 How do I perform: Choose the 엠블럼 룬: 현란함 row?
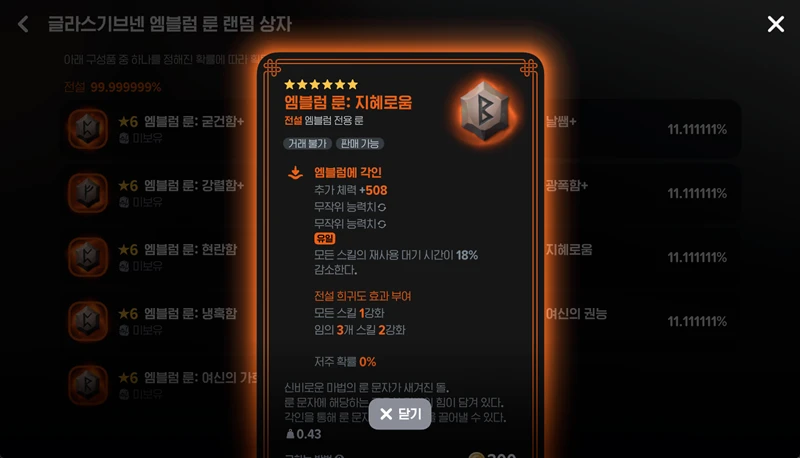[160, 257]
